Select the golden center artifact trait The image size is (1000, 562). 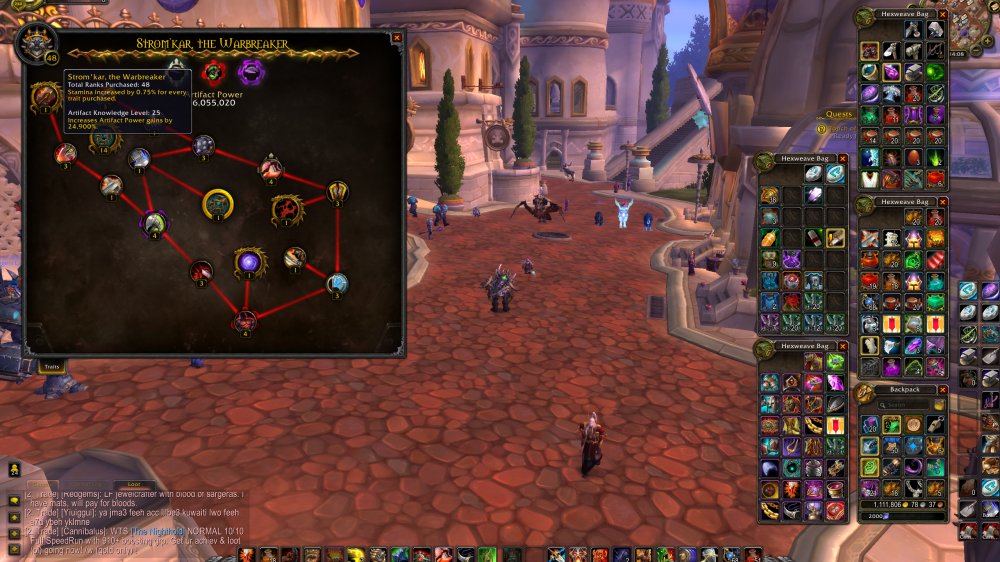[218, 205]
